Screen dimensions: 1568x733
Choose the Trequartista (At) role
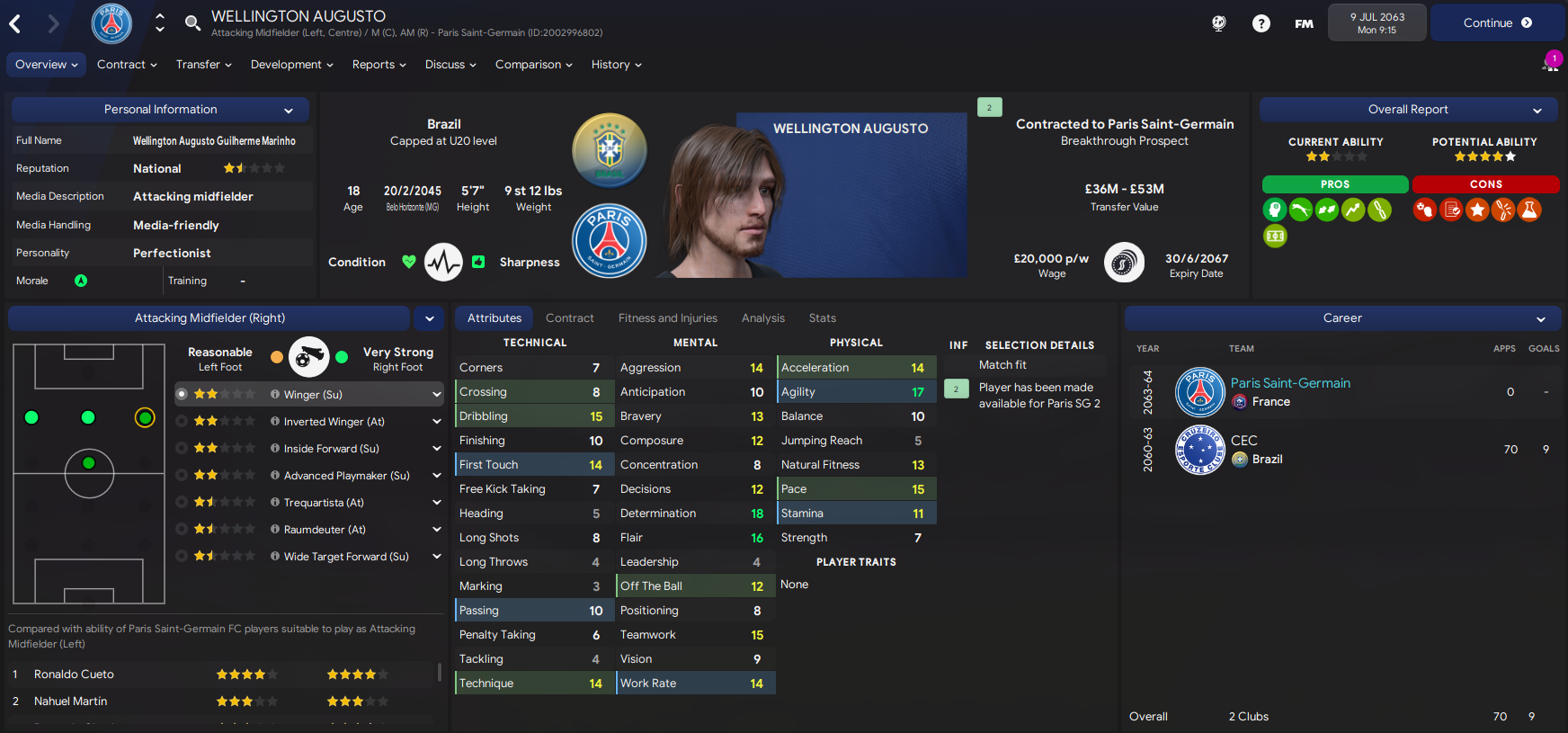coord(324,503)
